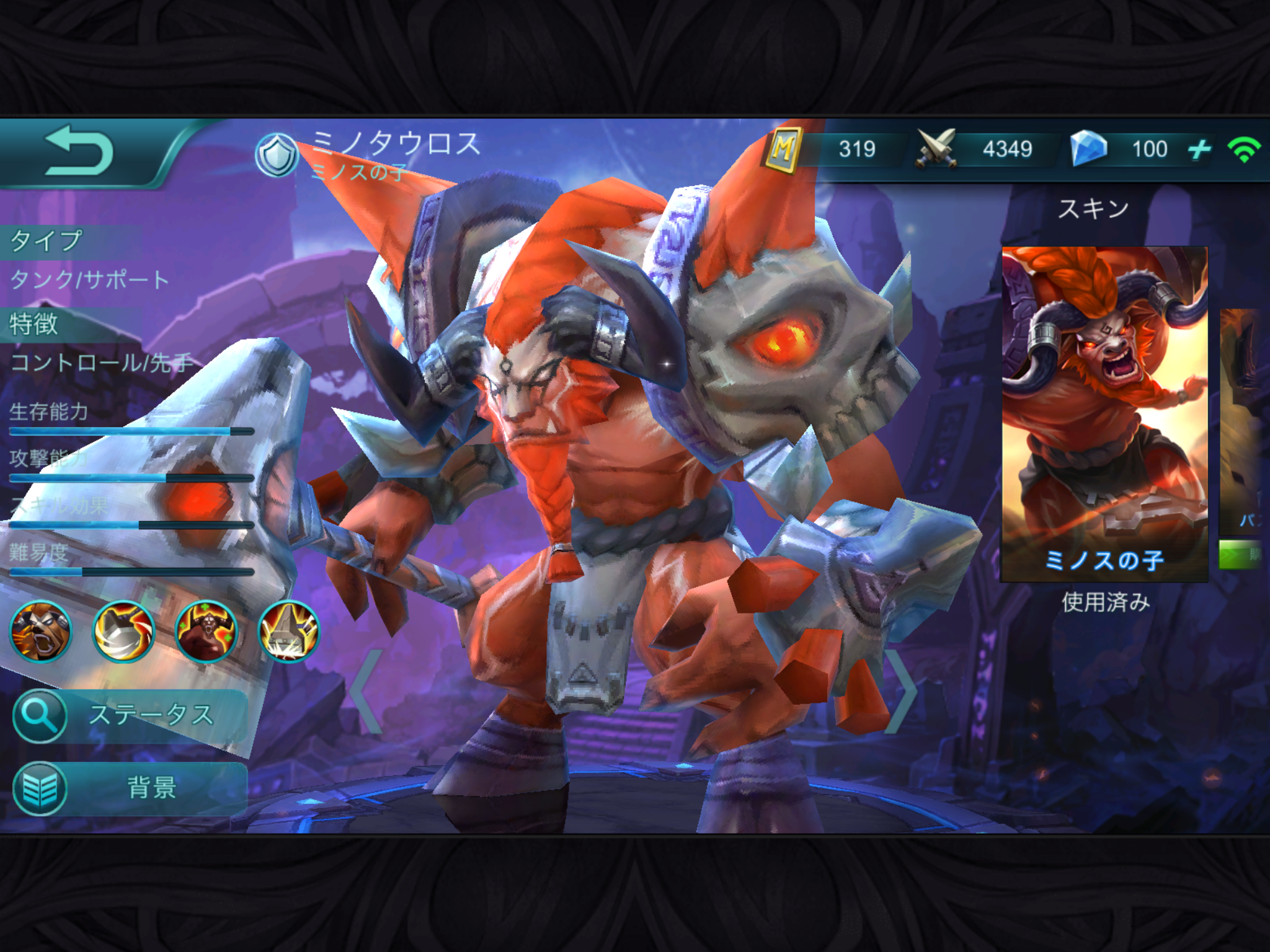The height and width of the screenshot is (952, 1270).
Task: Open the 背景 background story
Action: pos(130,788)
